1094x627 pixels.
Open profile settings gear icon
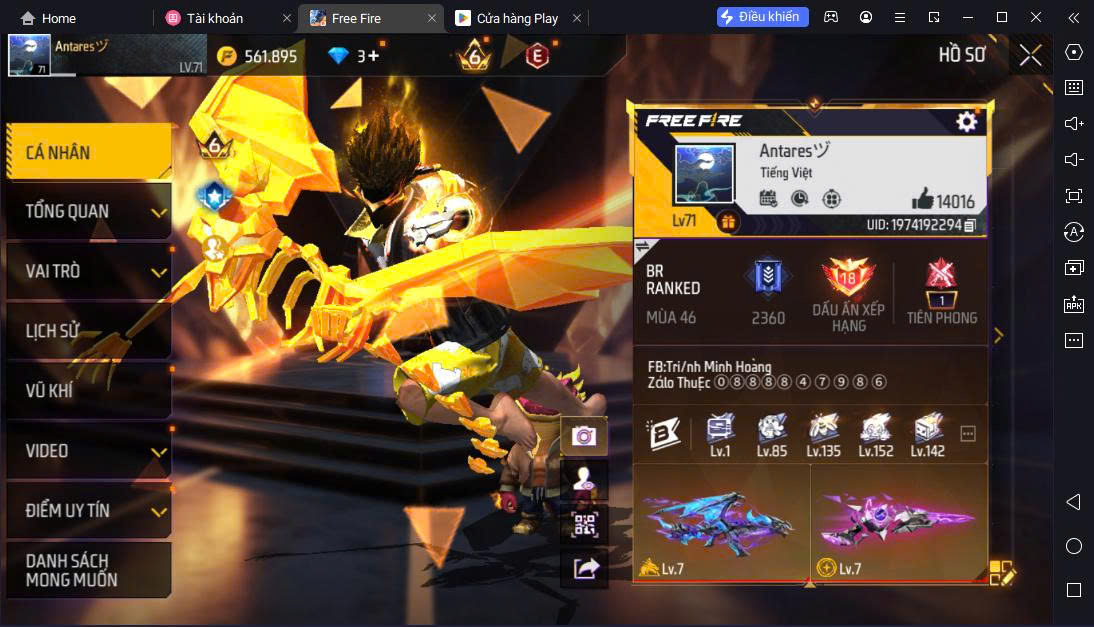click(x=966, y=122)
